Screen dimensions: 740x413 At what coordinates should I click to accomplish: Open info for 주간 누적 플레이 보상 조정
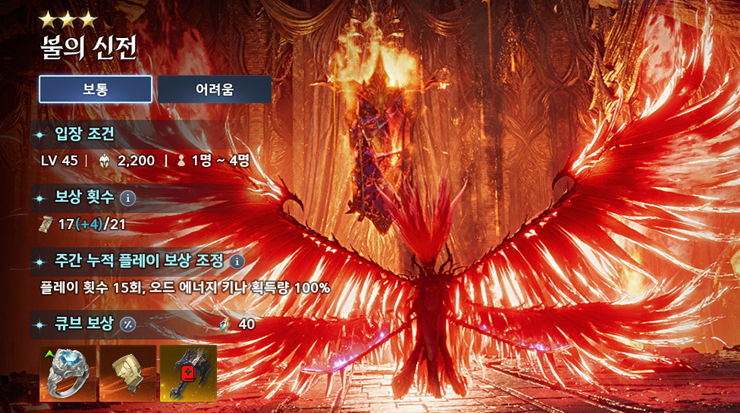(x=237, y=261)
